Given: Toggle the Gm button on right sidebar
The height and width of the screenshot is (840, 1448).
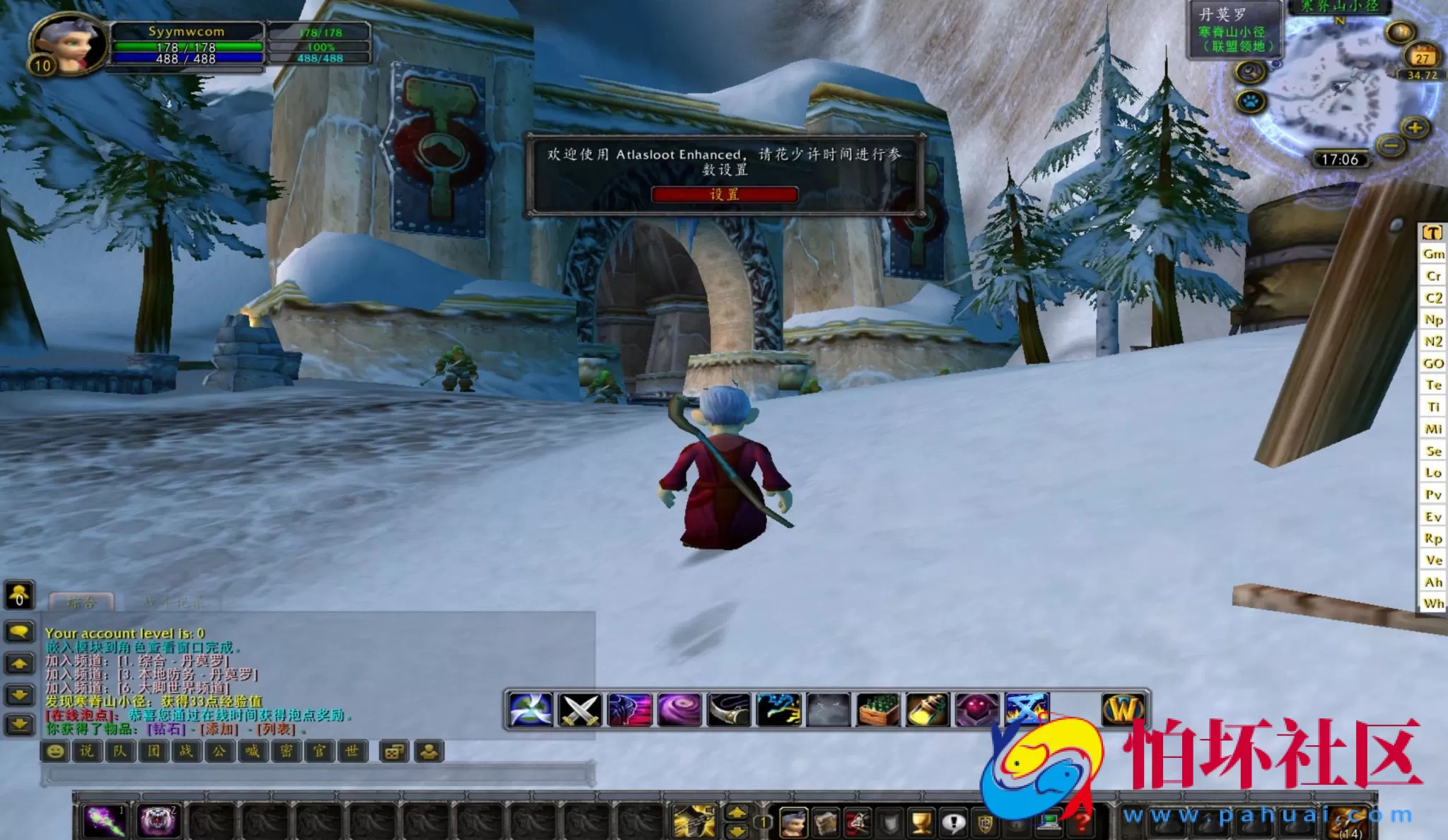Looking at the screenshot, I should [1434, 253].
